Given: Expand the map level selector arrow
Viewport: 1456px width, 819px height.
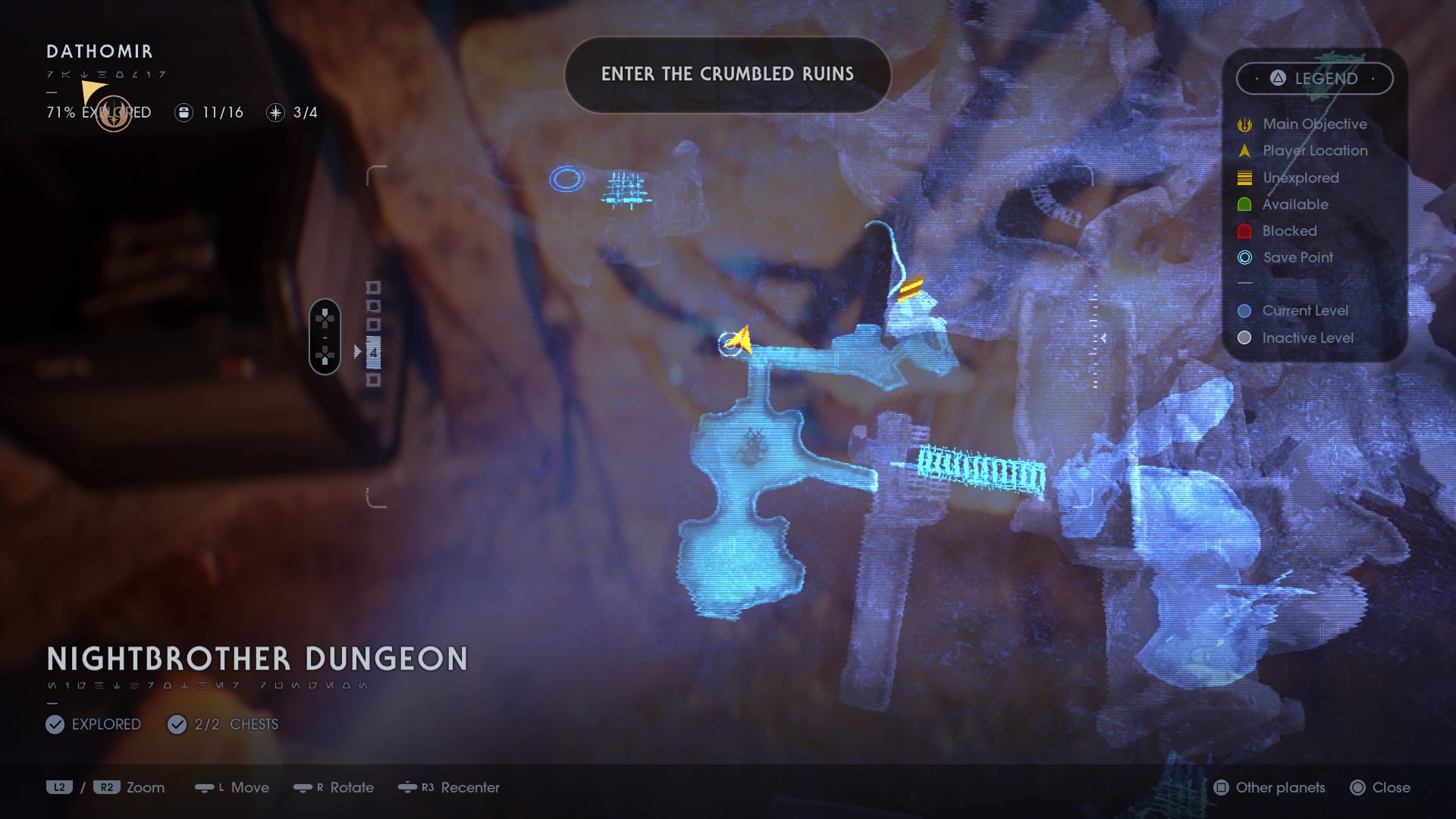Looking at the screenshot, I should click(359, 351).
